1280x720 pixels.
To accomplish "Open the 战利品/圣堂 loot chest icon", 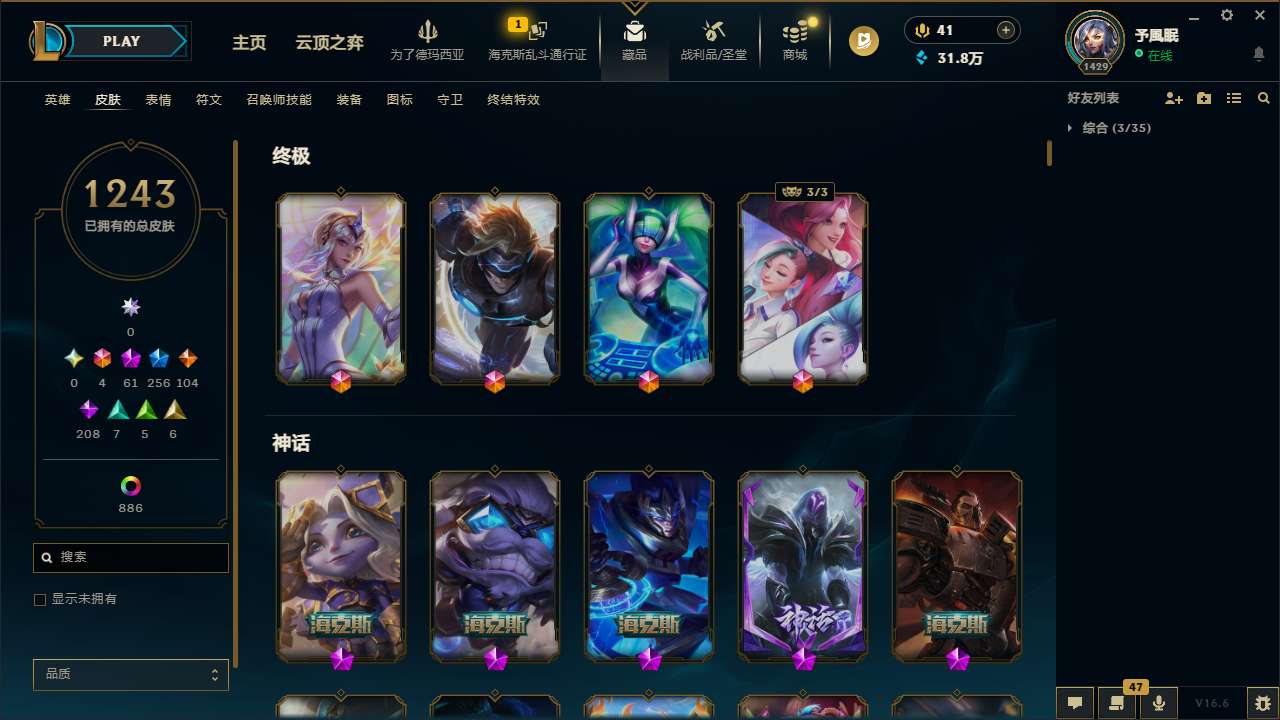I will (x=713, y=33).
